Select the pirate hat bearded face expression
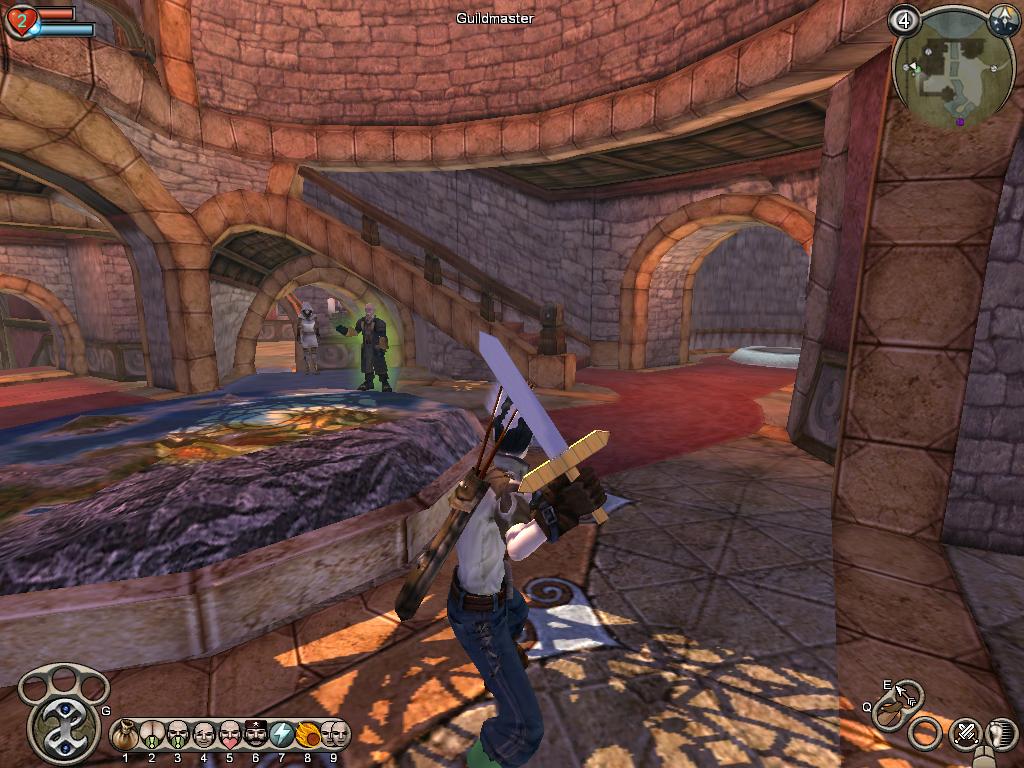 (255, 735)
